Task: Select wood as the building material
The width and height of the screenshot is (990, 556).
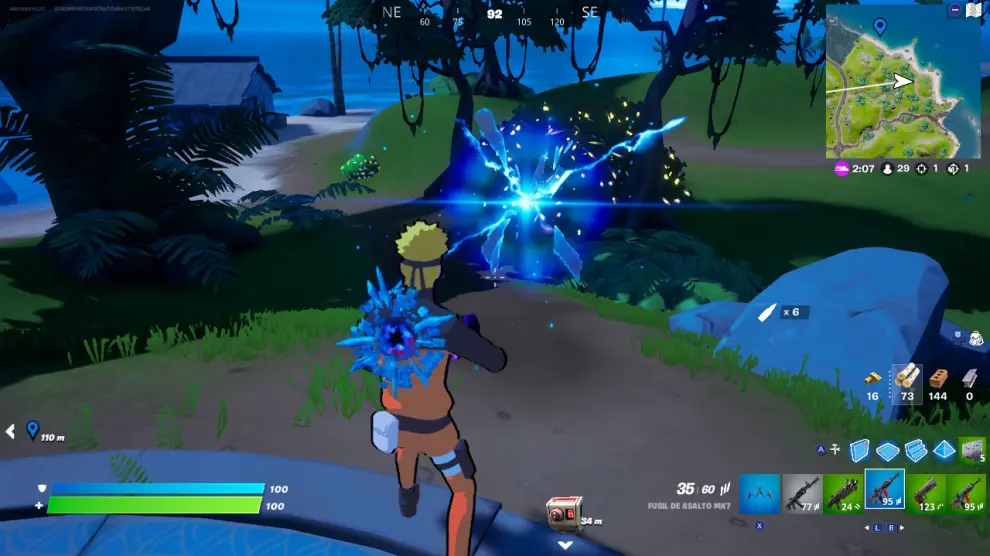Action: (906, 376)
